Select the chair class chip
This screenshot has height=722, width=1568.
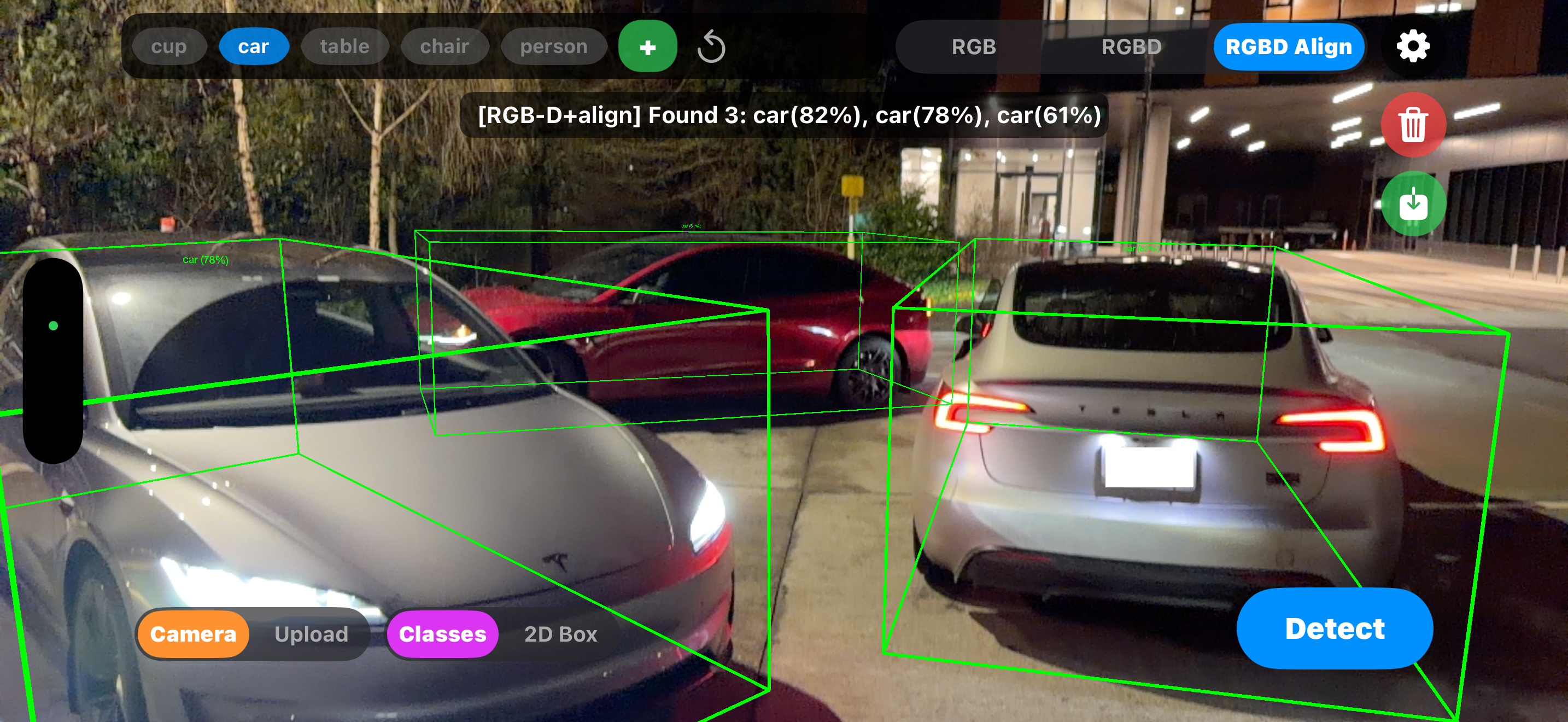445,46
